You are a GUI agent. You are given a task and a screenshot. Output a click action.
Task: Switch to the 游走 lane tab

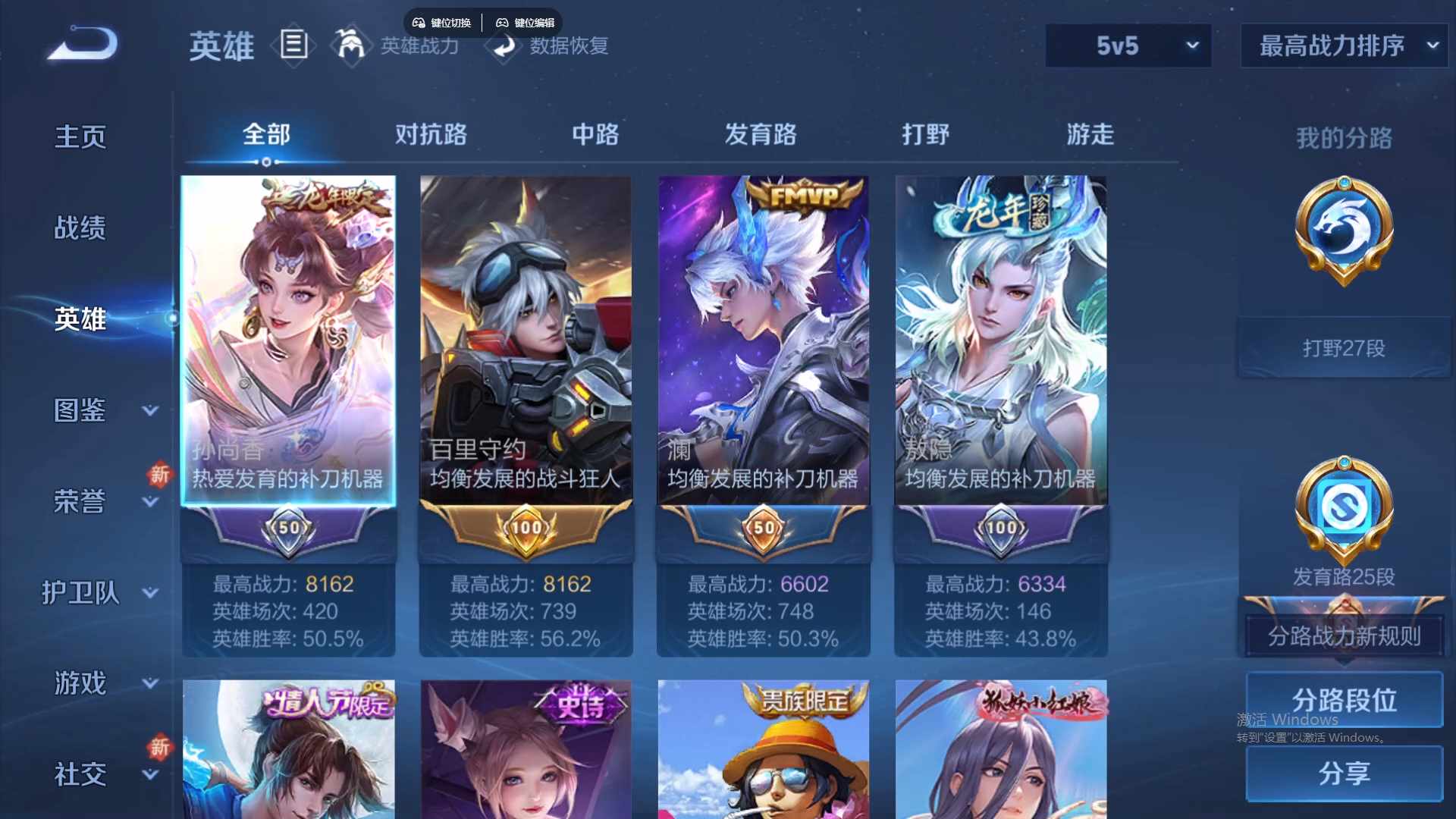pos(1090,134)
